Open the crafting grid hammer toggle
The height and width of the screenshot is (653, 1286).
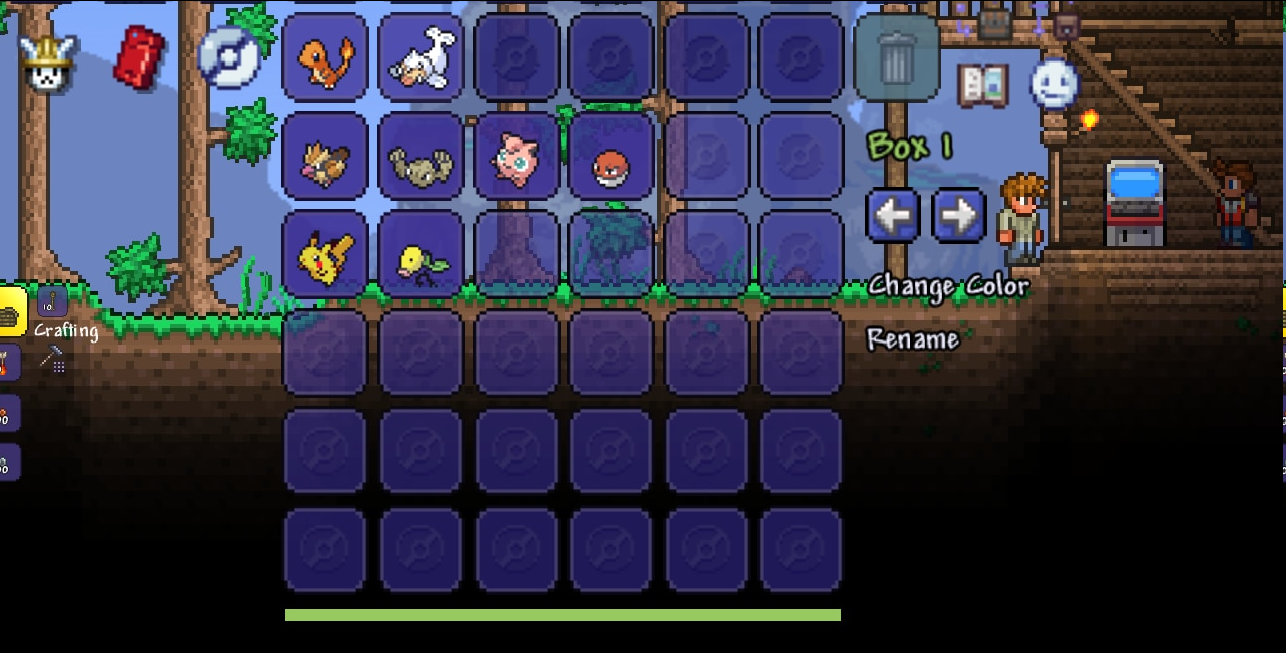coord(52,359)
